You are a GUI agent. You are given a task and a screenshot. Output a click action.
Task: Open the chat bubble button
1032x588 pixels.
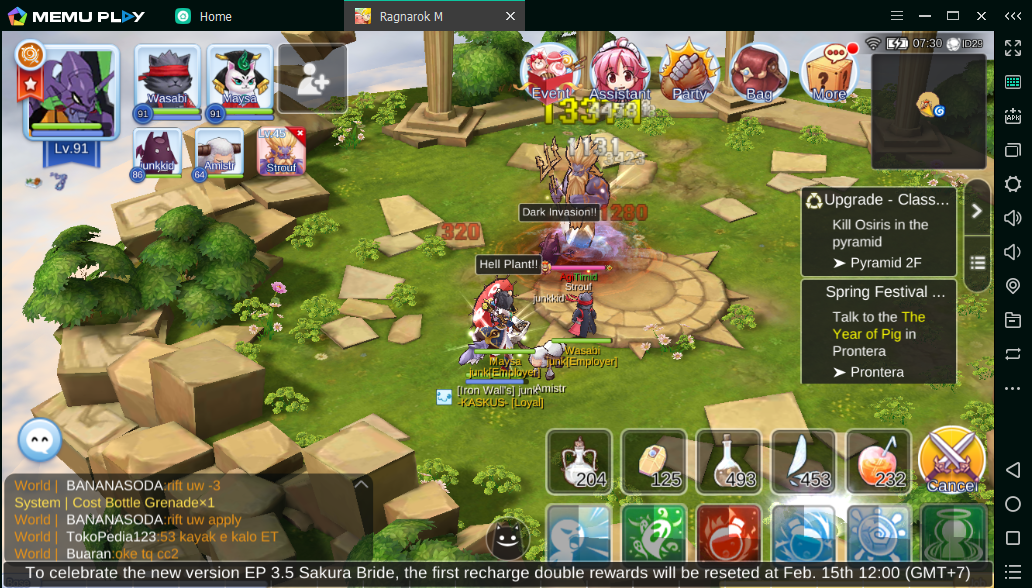click(x=40, y=440)
